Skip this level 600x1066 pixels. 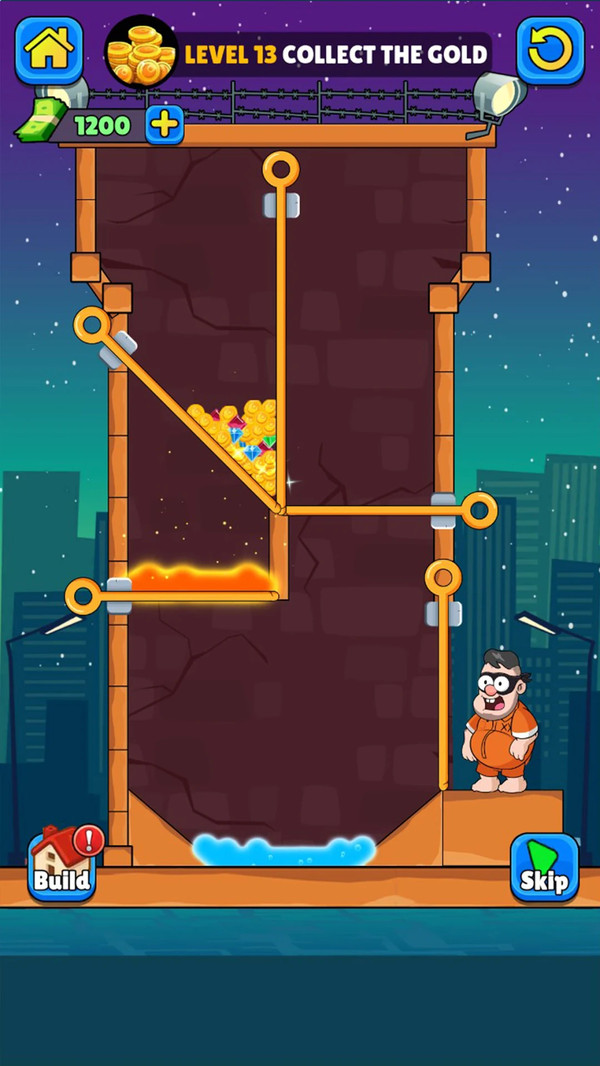pos(544,868)
